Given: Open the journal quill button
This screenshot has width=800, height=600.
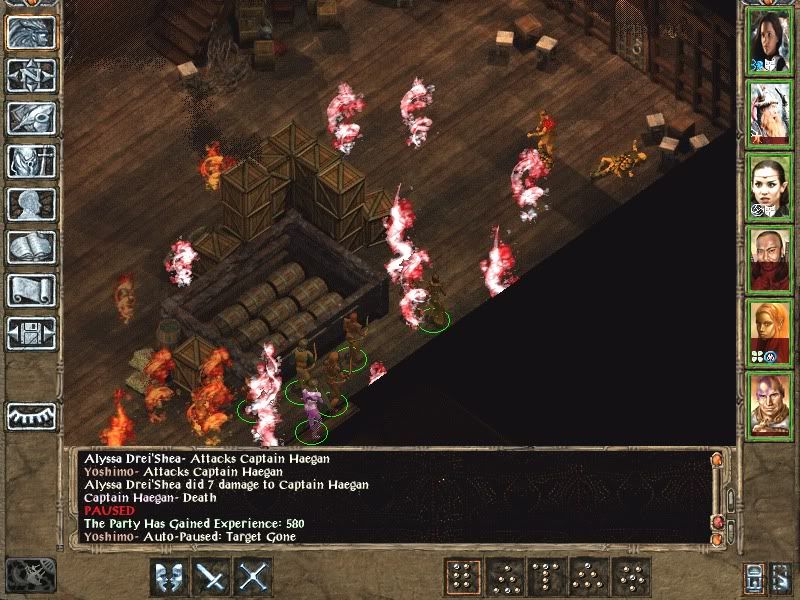Looking at the screenshot, I should pos(31,118).
